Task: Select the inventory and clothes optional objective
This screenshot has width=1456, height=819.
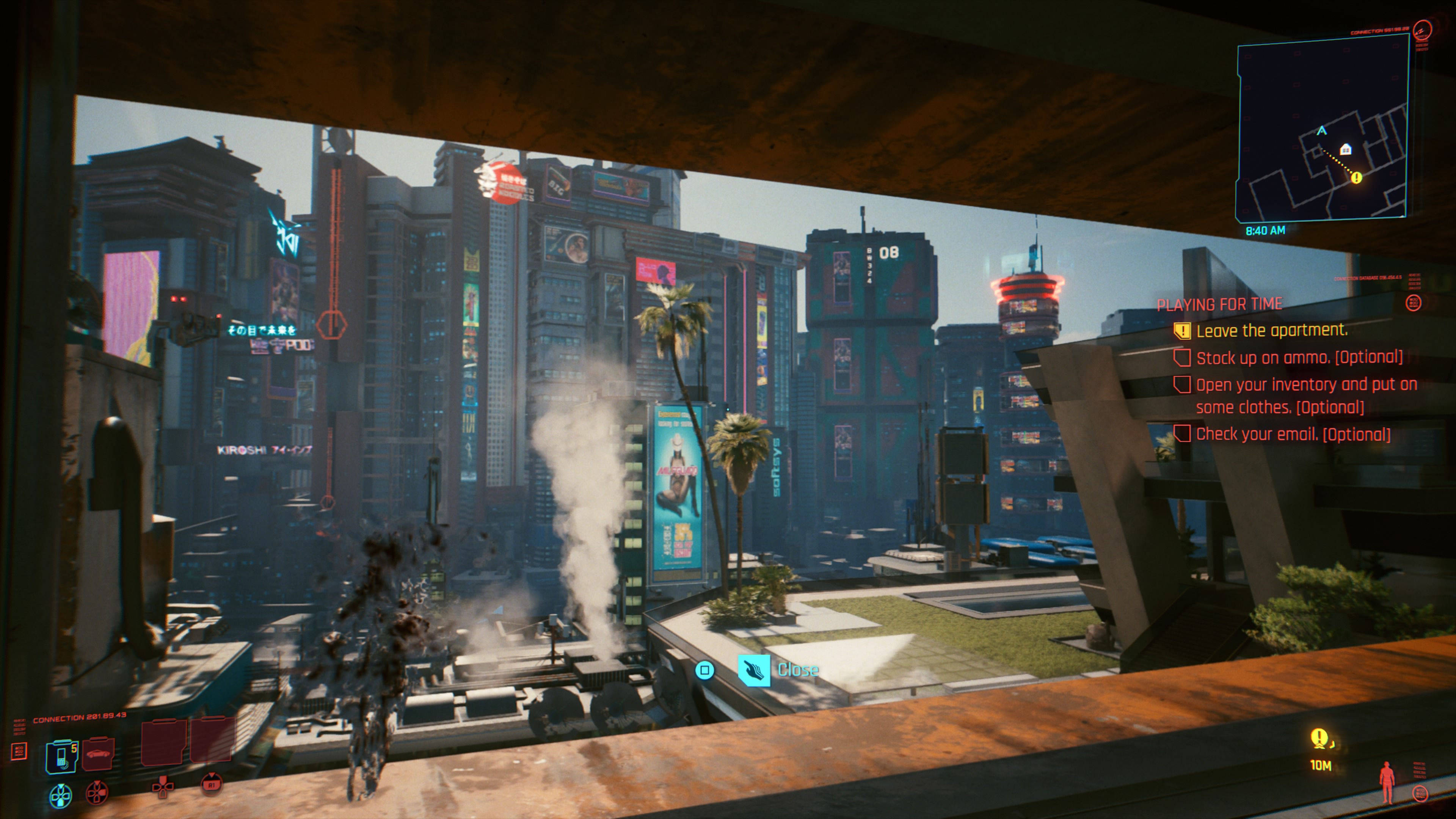Action: 1305,395
